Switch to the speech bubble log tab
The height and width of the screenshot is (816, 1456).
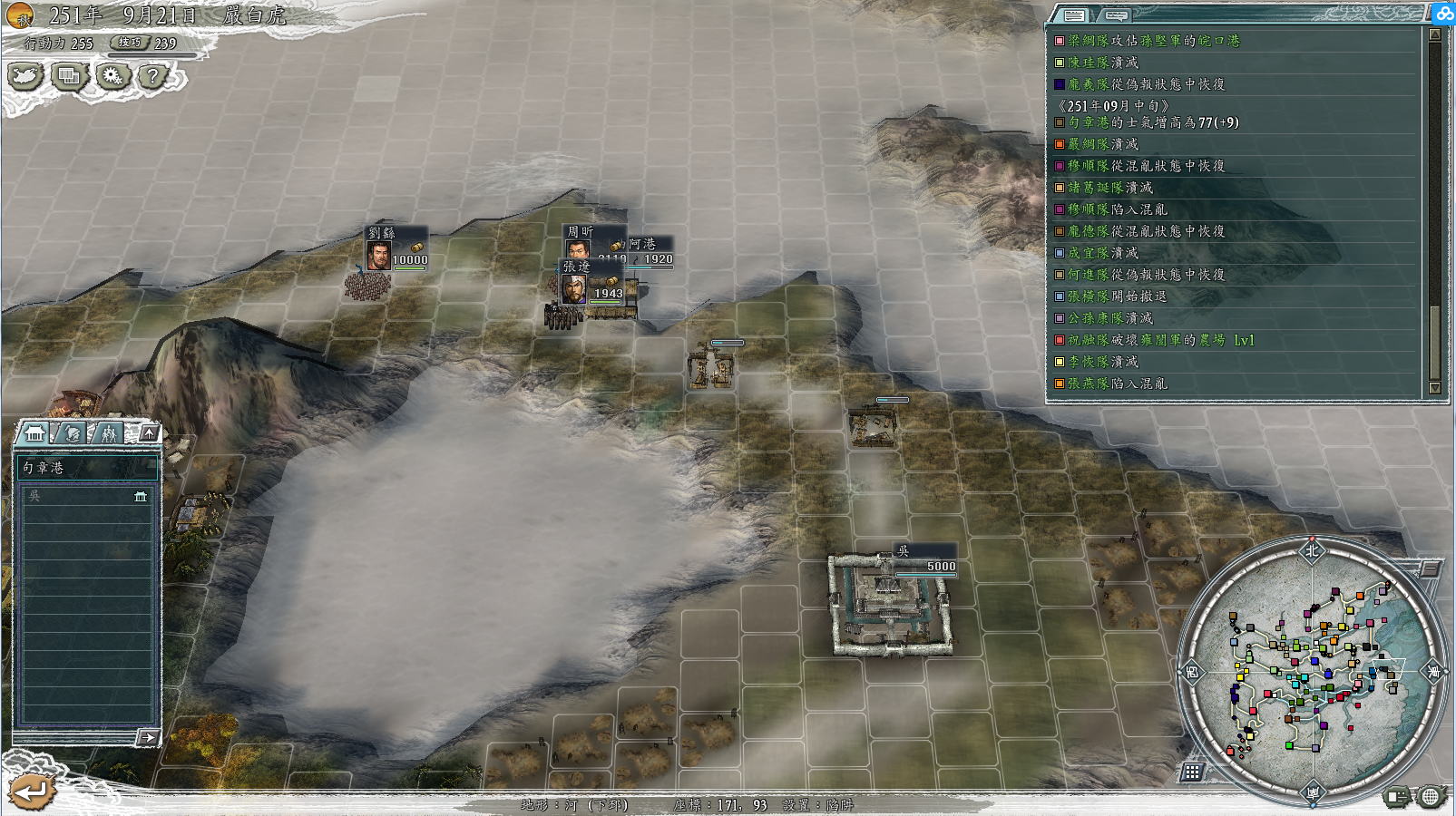point(1117,15)
